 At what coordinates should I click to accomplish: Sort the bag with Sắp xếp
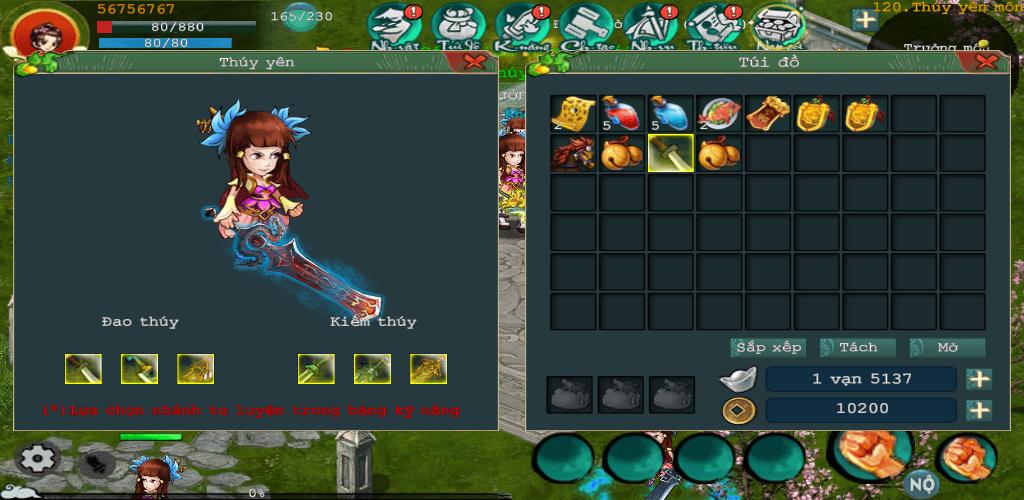pos(768,348)
